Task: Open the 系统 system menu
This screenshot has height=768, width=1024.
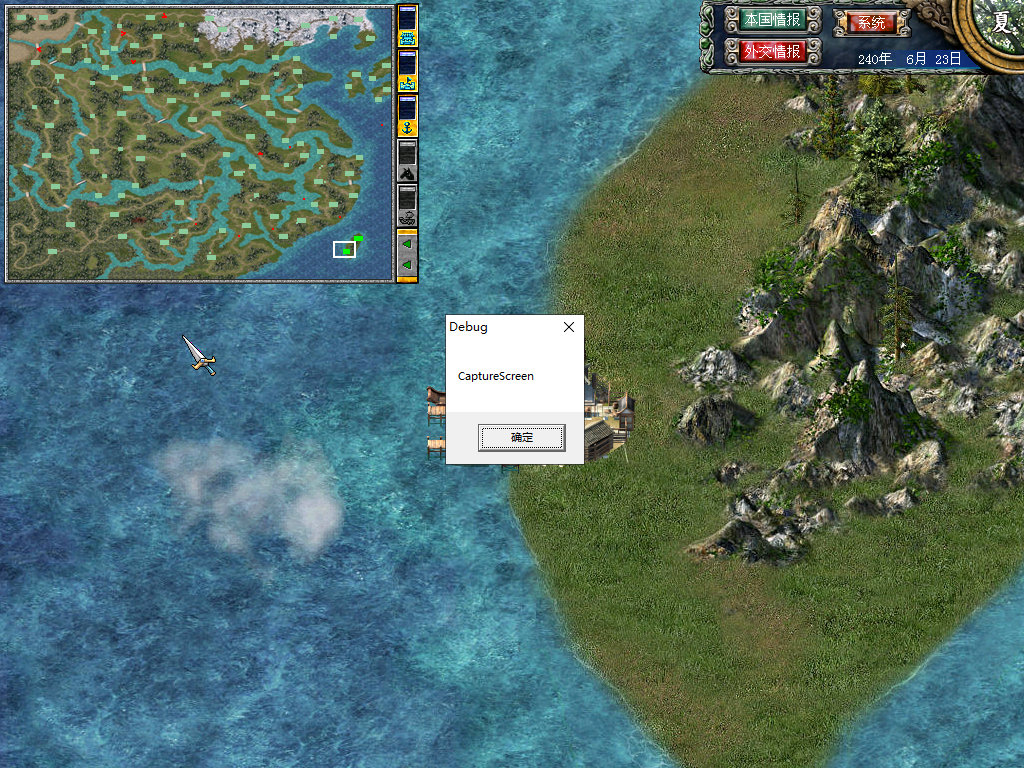Action: (871, 22)
